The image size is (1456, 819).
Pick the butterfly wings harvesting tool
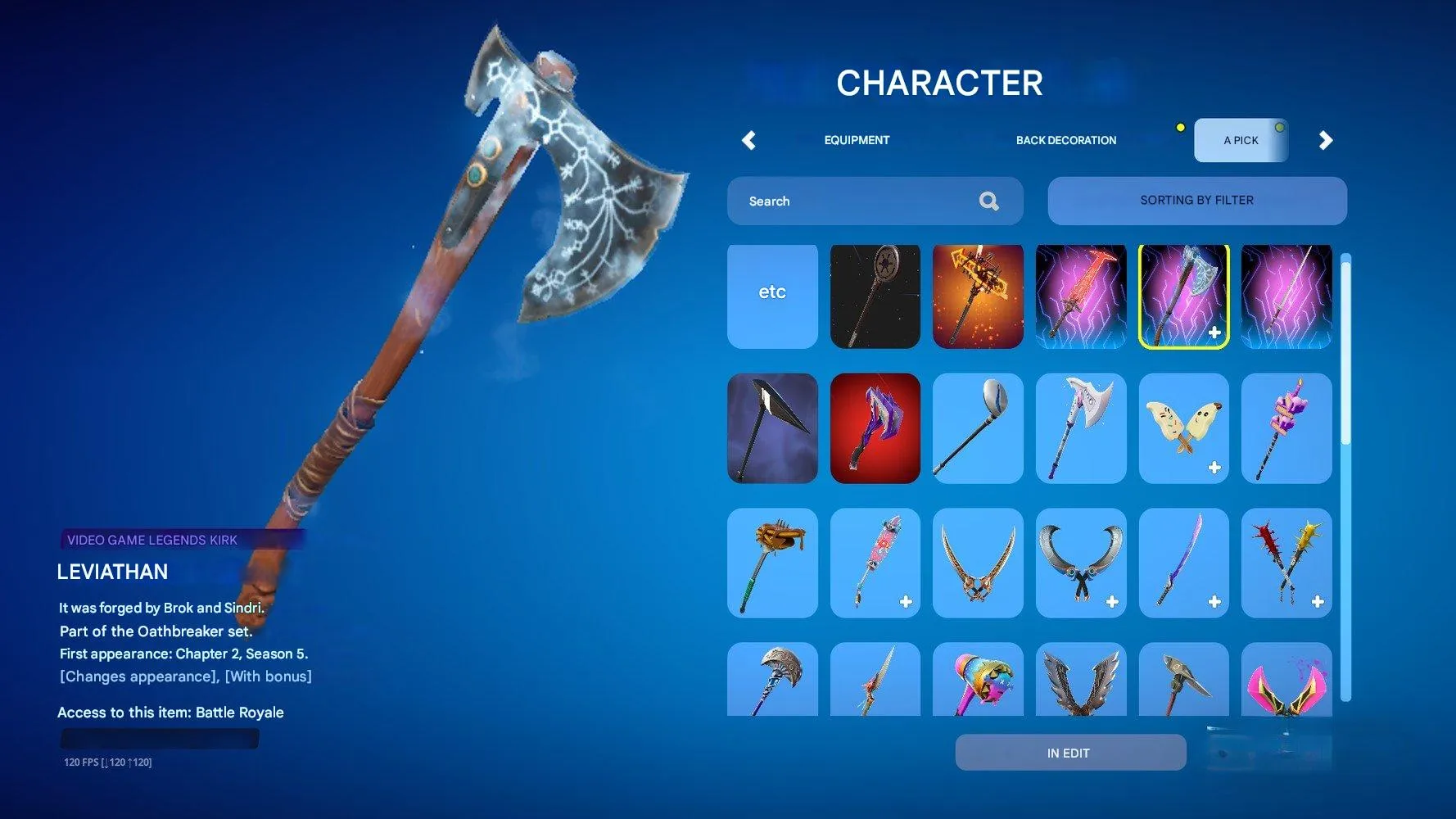click(1183, 428)
